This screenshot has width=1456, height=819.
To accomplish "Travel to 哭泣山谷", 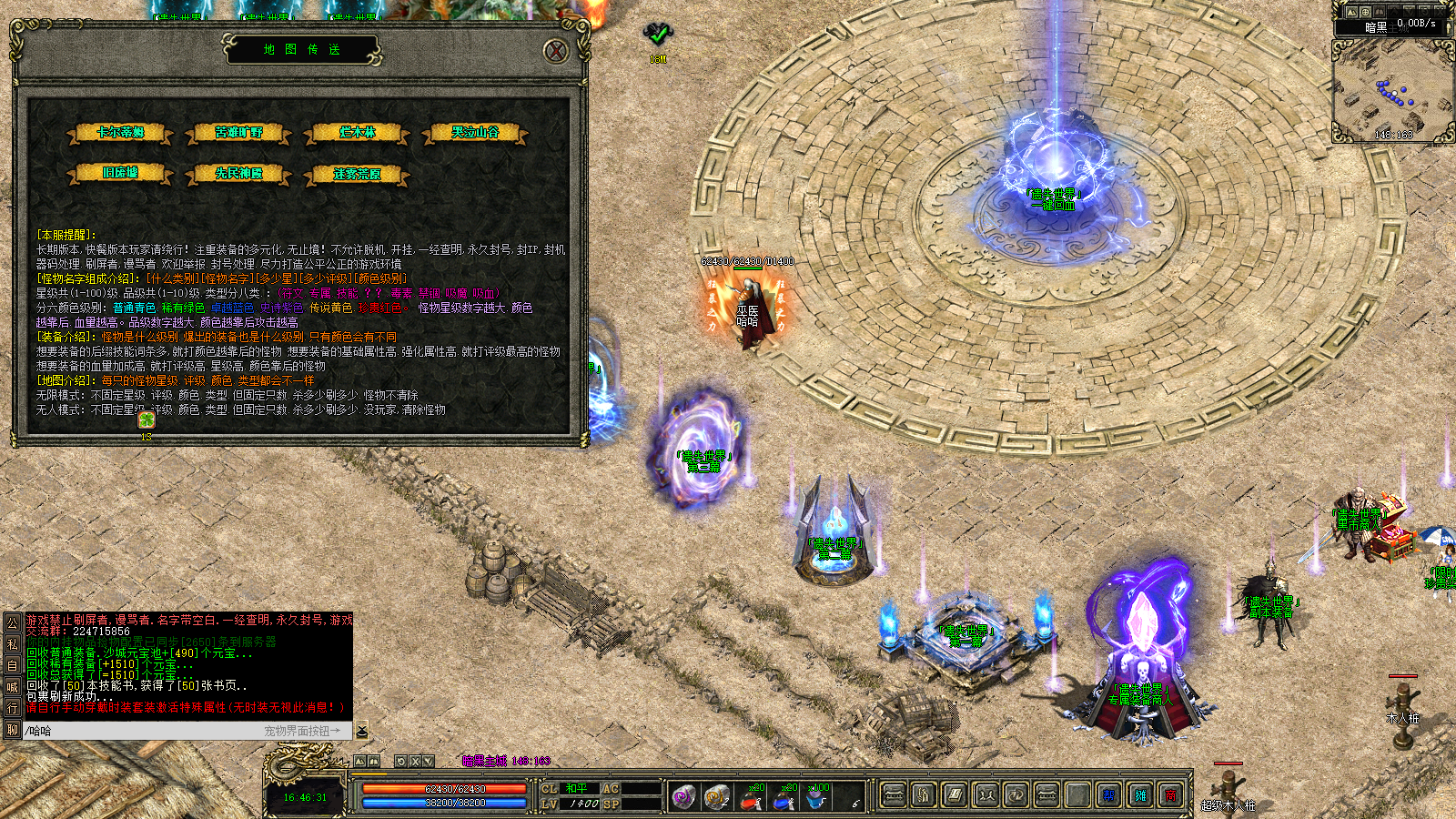I will pyautogui.click(x=475, y=133).
